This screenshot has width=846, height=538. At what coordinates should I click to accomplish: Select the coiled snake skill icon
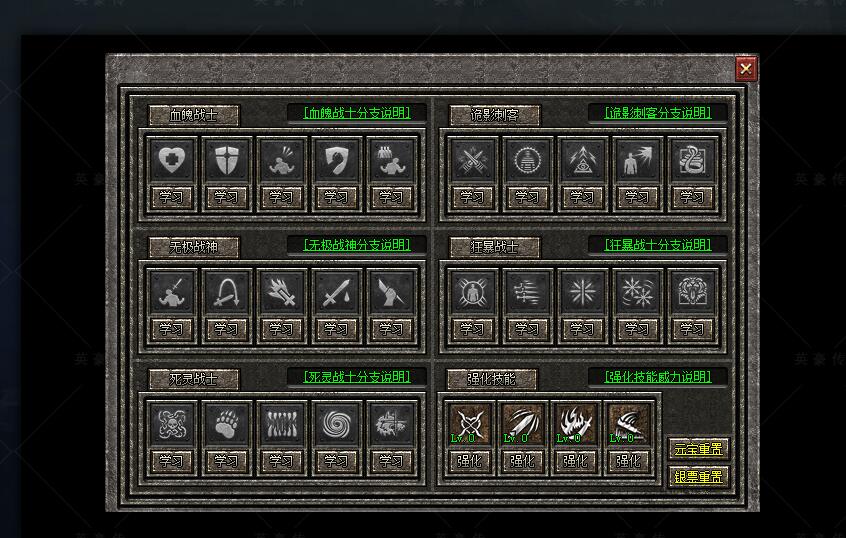(692, 160)
